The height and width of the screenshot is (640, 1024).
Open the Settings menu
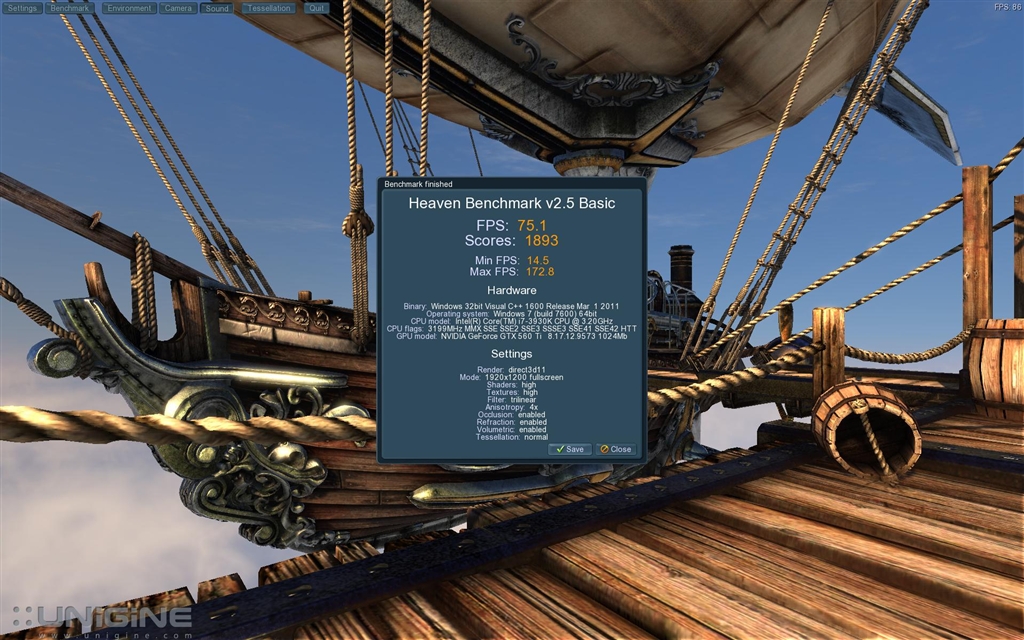23,8
